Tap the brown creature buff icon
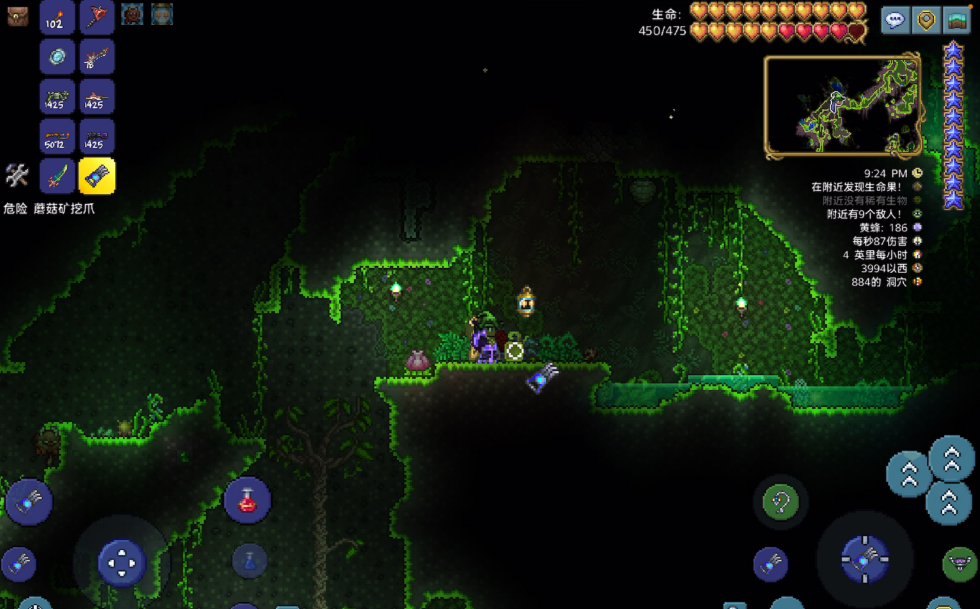This screenshot has height=609, width=980. click(131, 14)
